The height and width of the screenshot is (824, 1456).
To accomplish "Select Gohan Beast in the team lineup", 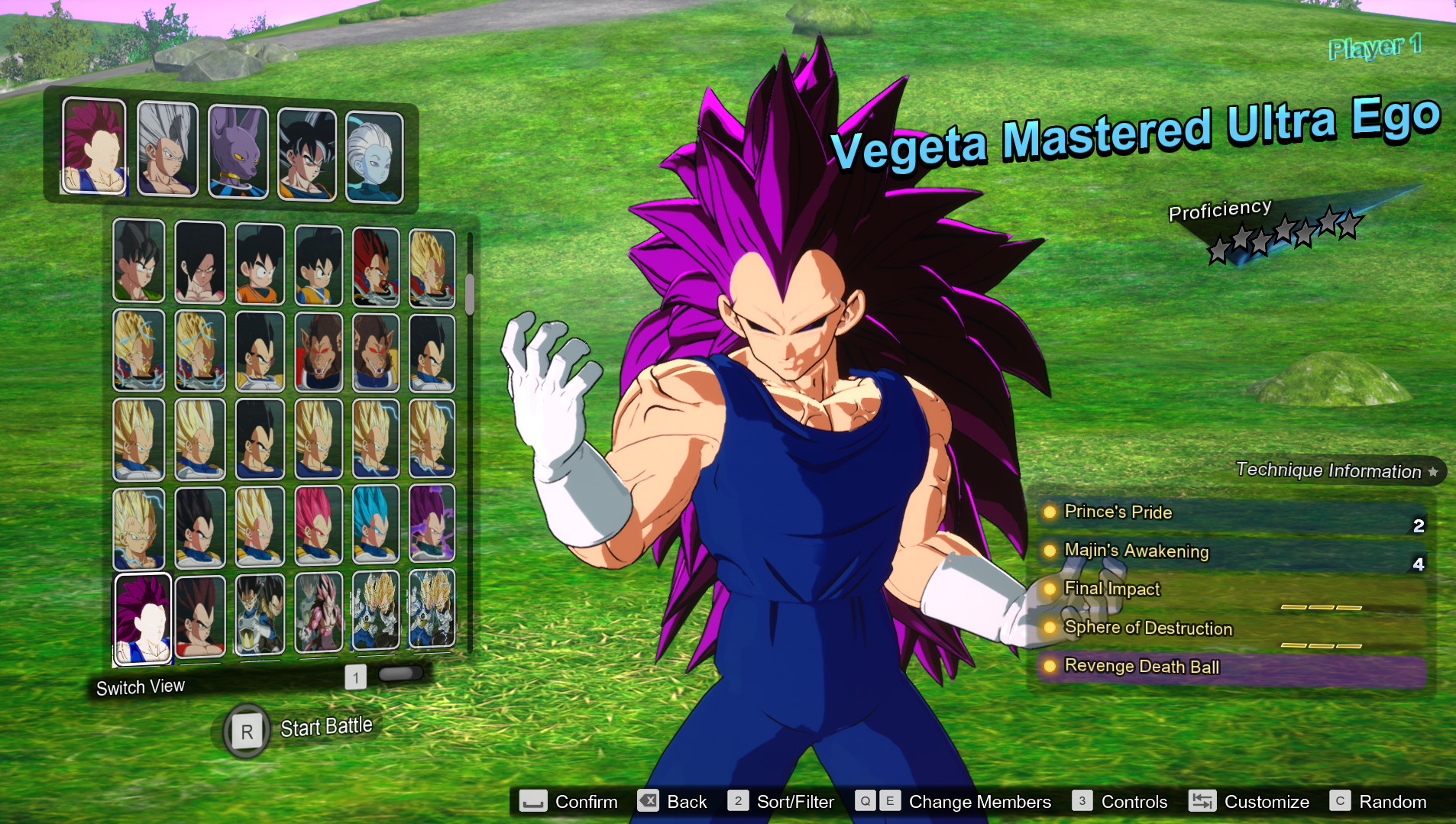I will pyautogui.click(x=167, y=149).
